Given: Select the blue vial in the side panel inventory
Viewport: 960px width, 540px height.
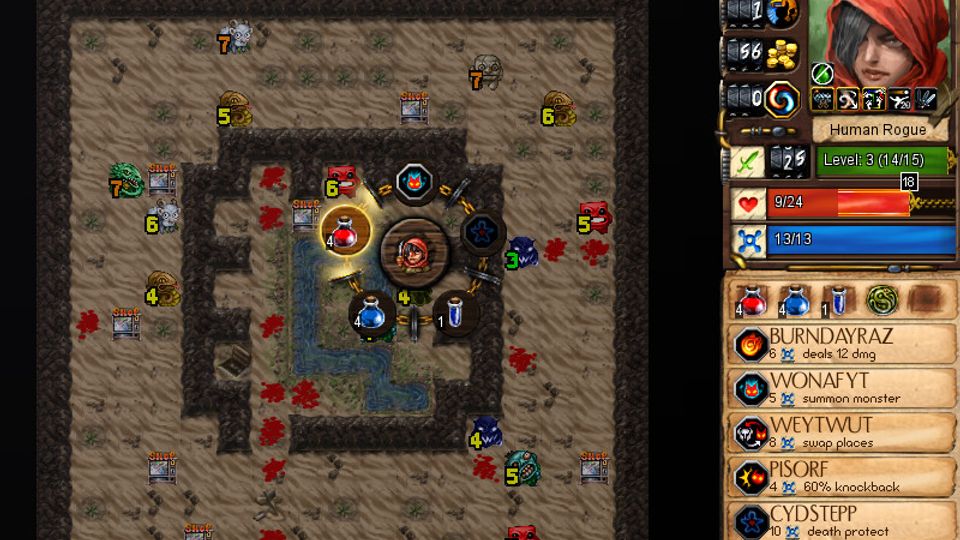Looking at the screenshot, I should coord(839,299).
